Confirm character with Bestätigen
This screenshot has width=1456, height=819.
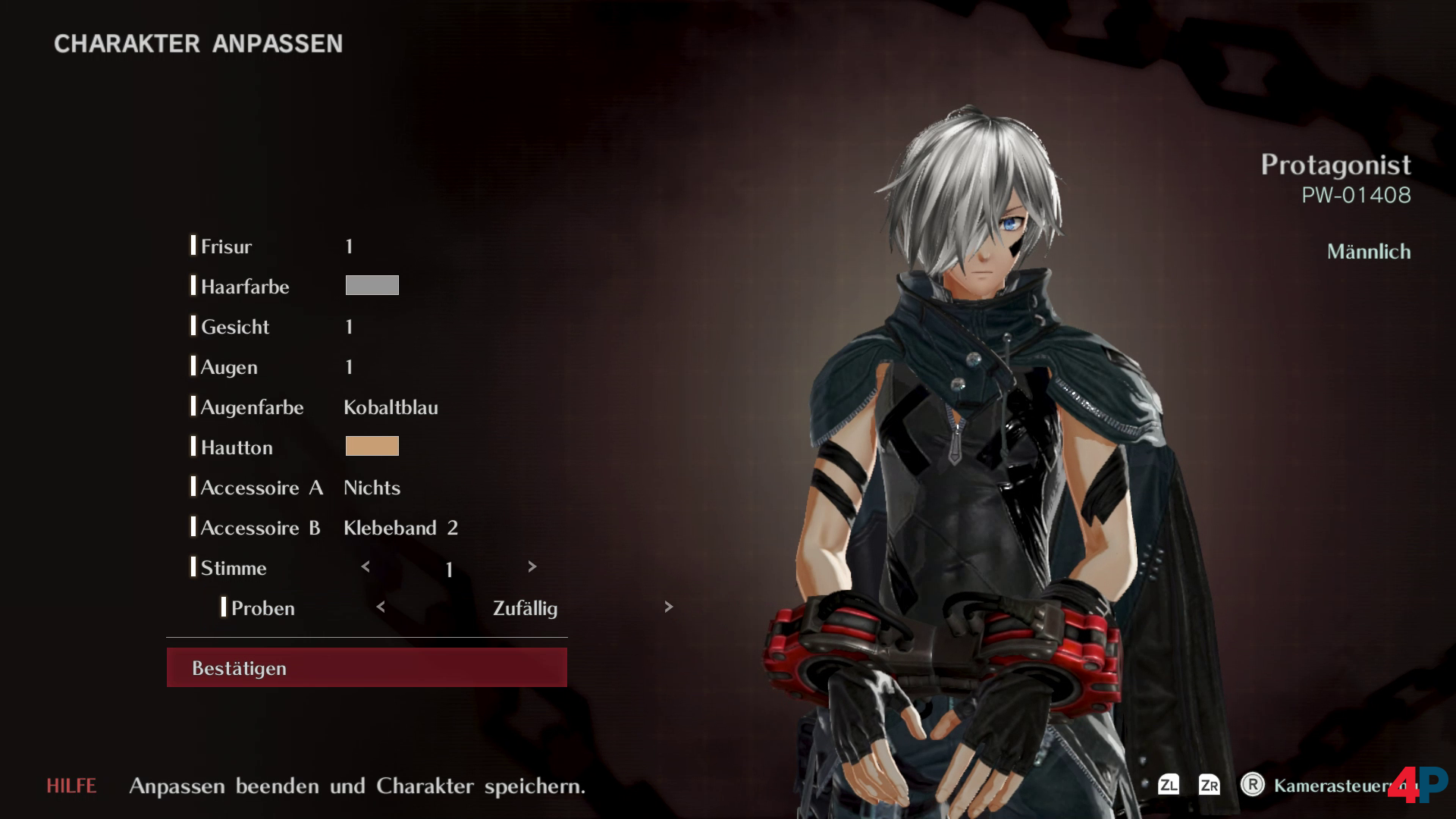pos(366,667)
